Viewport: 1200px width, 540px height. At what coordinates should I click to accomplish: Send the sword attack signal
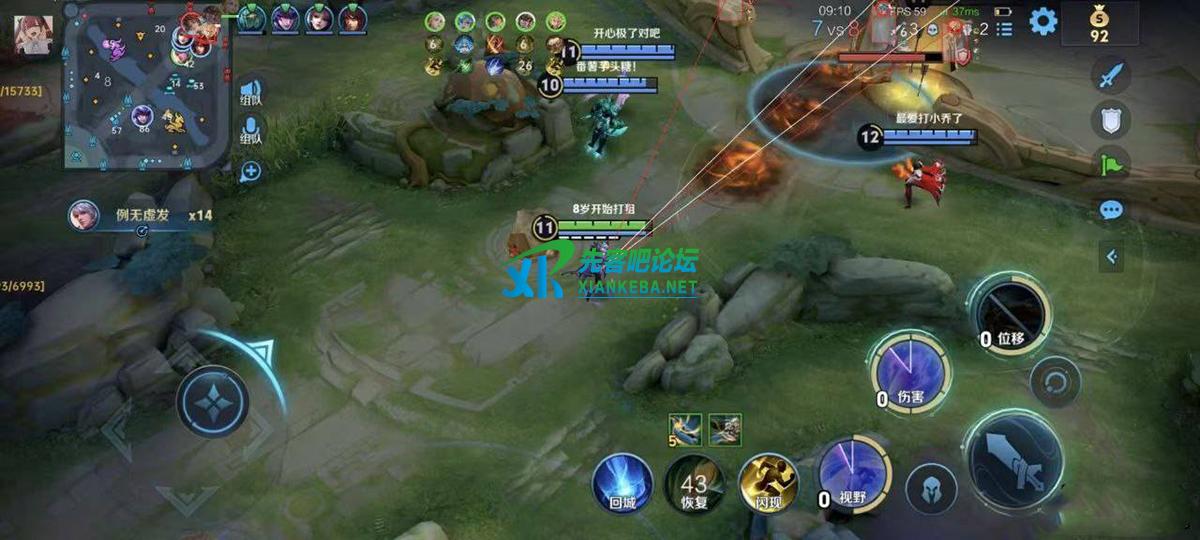[1110, 76]
